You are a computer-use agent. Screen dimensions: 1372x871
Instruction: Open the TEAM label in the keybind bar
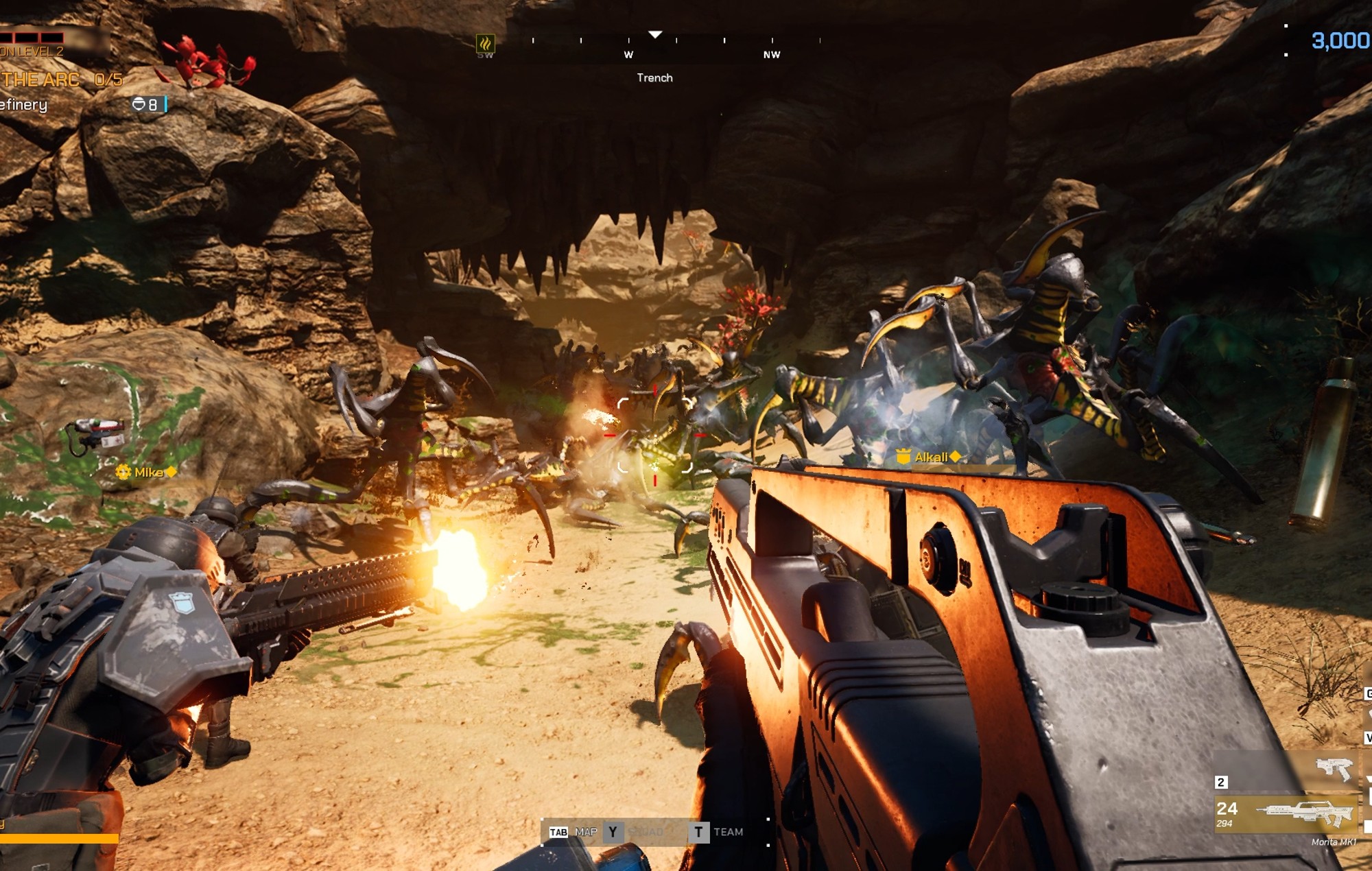(x=729, y=831)
